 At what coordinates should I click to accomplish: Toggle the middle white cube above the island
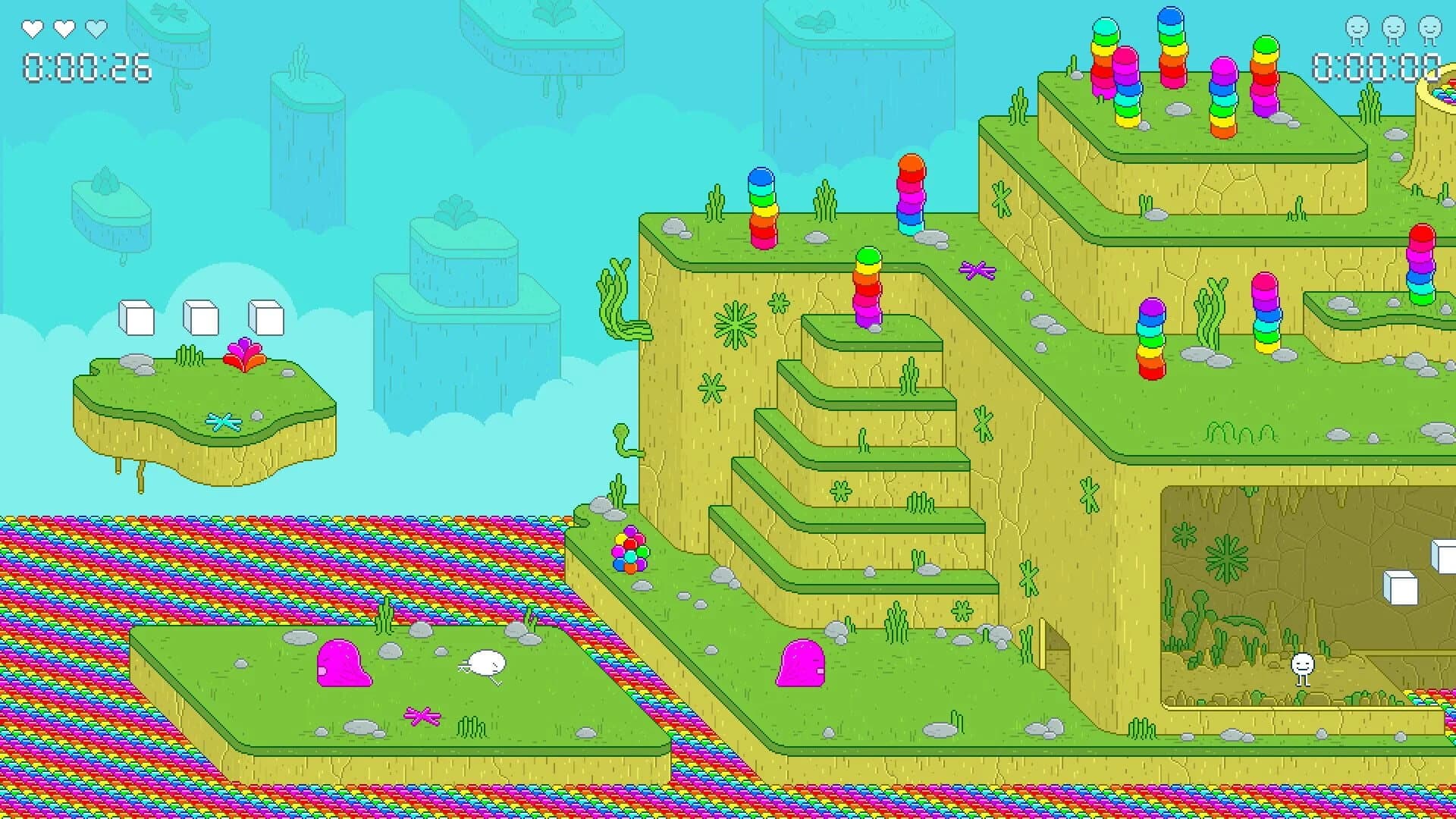coord(200,318)
